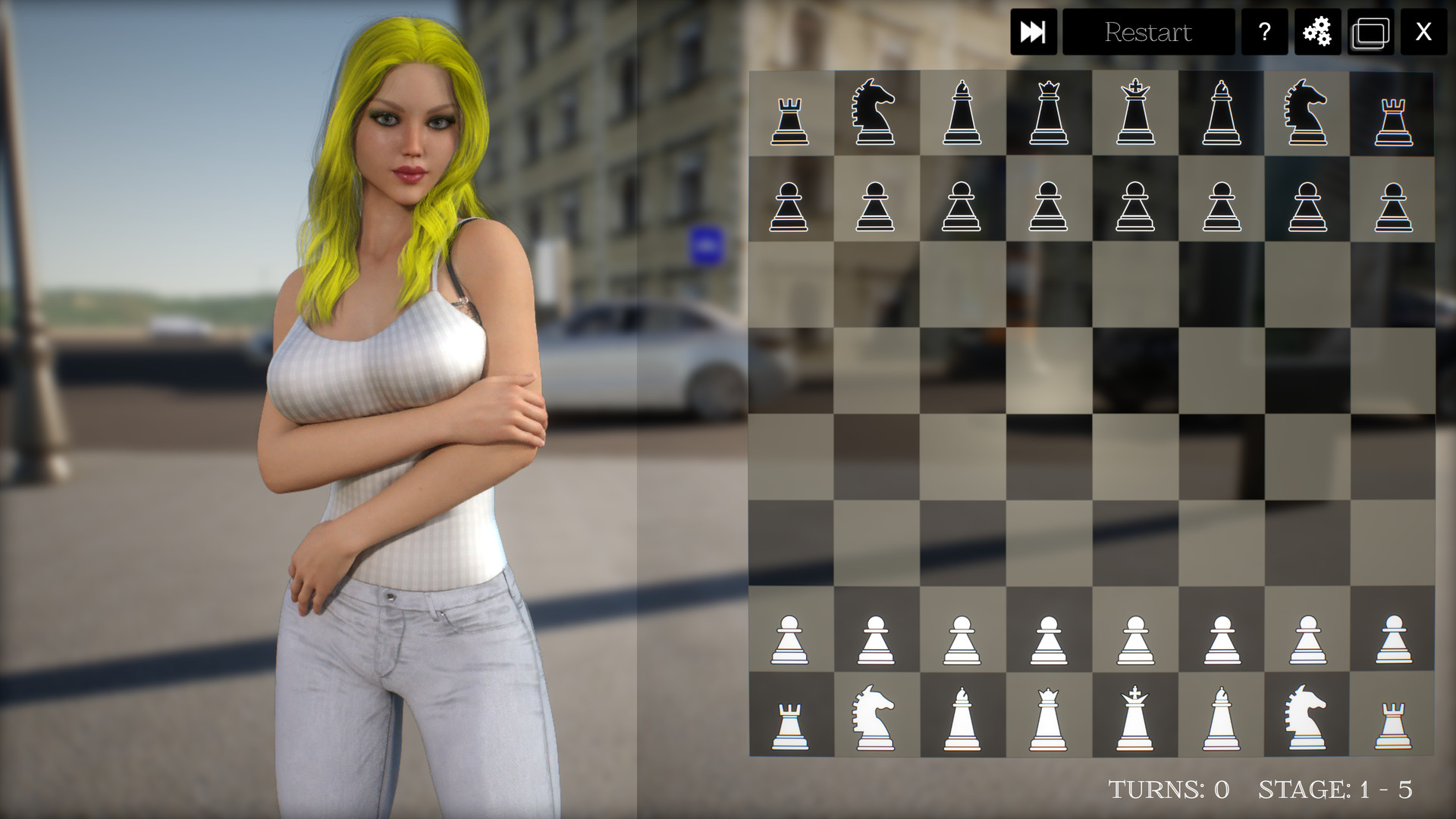Screen dimensions: 1456x819
Task: Click the X to exit the game
Action: tap(1423, 33)
